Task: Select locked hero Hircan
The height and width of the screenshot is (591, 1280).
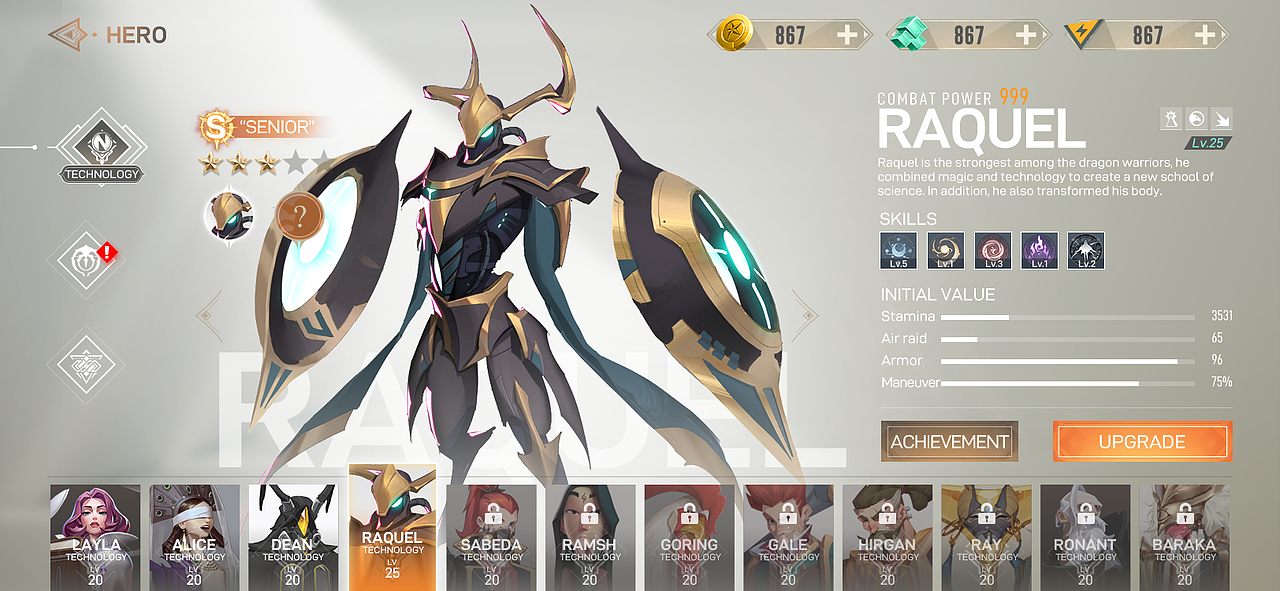Action: pyautogui.click(x=887, y=537)
